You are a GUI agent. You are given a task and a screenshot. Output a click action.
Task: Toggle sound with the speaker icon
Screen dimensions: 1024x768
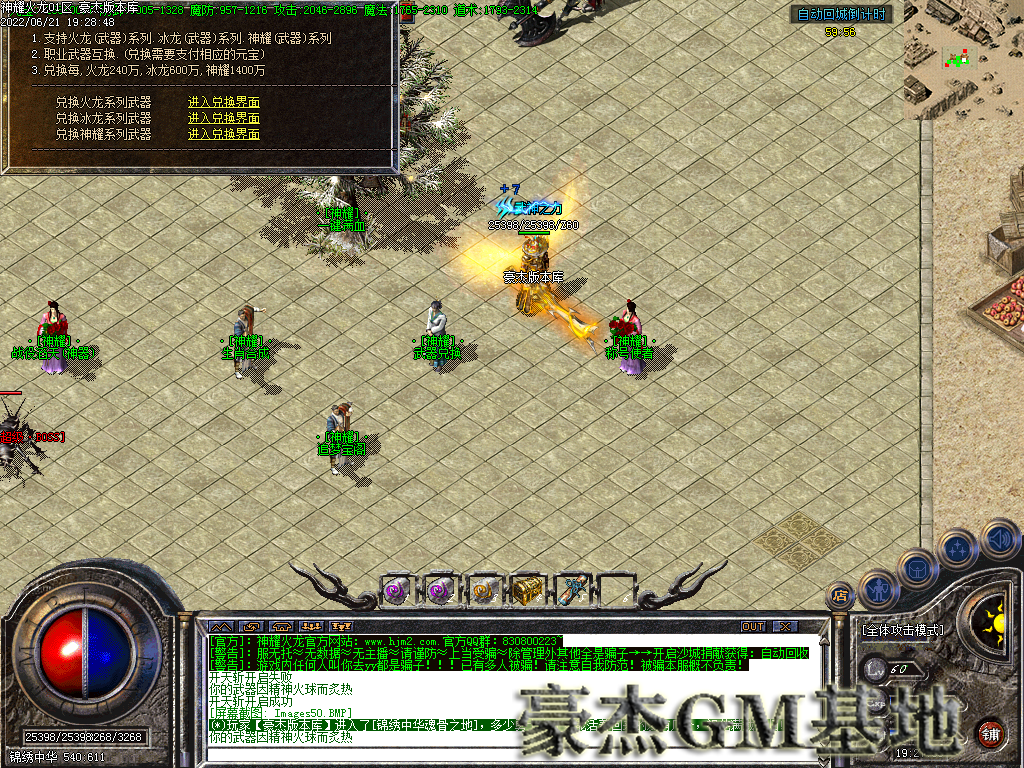[x=999, y=539]
